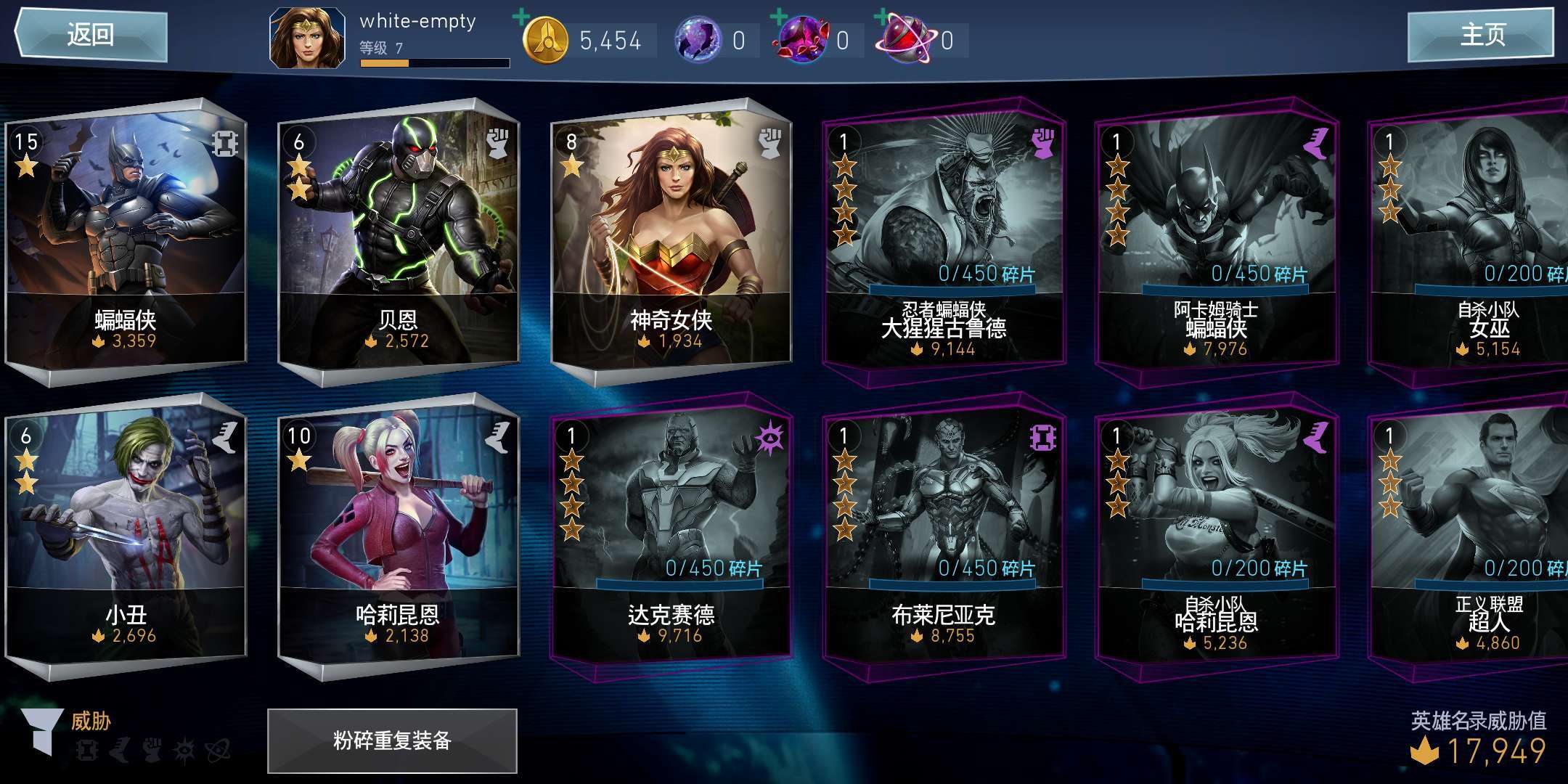Image resolution: width=1568 pixels, height=784 pixels.
Task: Add purple crystal gem currency
Action: point(779,17)
